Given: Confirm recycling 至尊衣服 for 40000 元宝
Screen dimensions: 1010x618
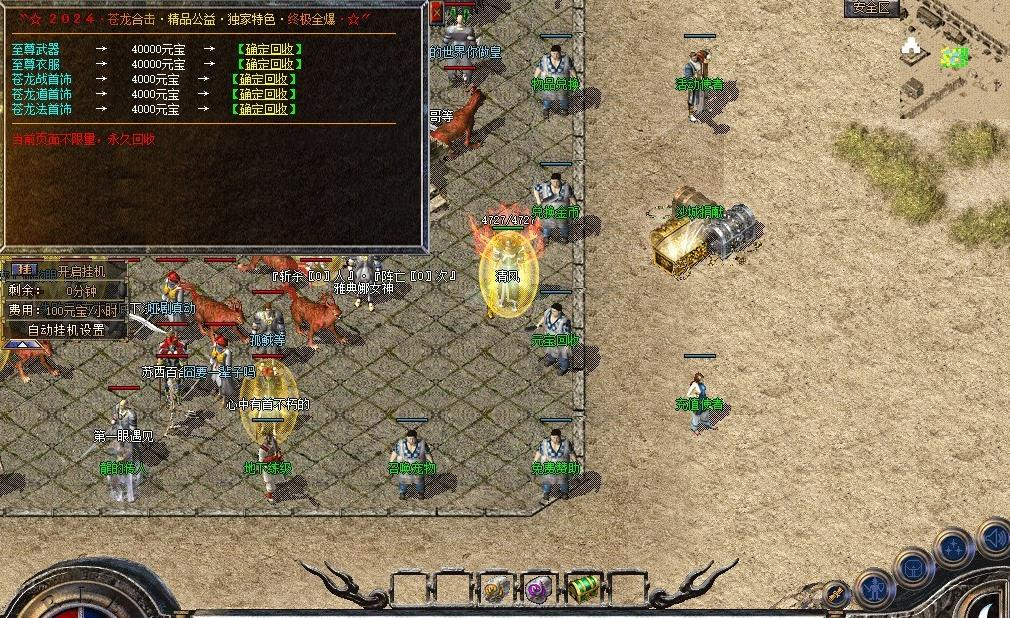Looking at the screenshot, I should pos(269,64).
